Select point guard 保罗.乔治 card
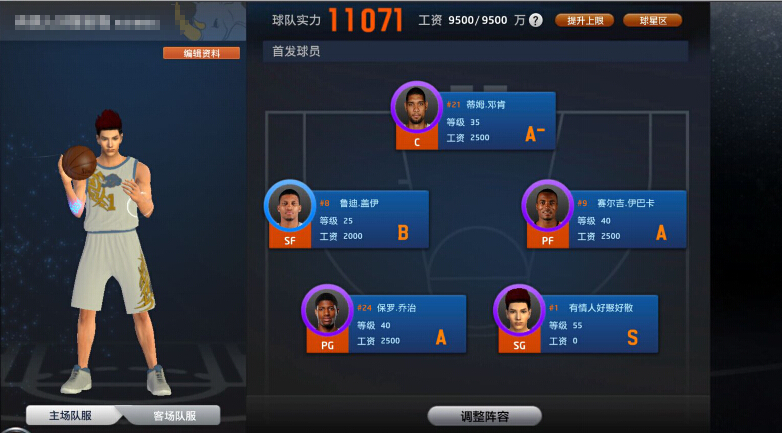 (387, 323)
